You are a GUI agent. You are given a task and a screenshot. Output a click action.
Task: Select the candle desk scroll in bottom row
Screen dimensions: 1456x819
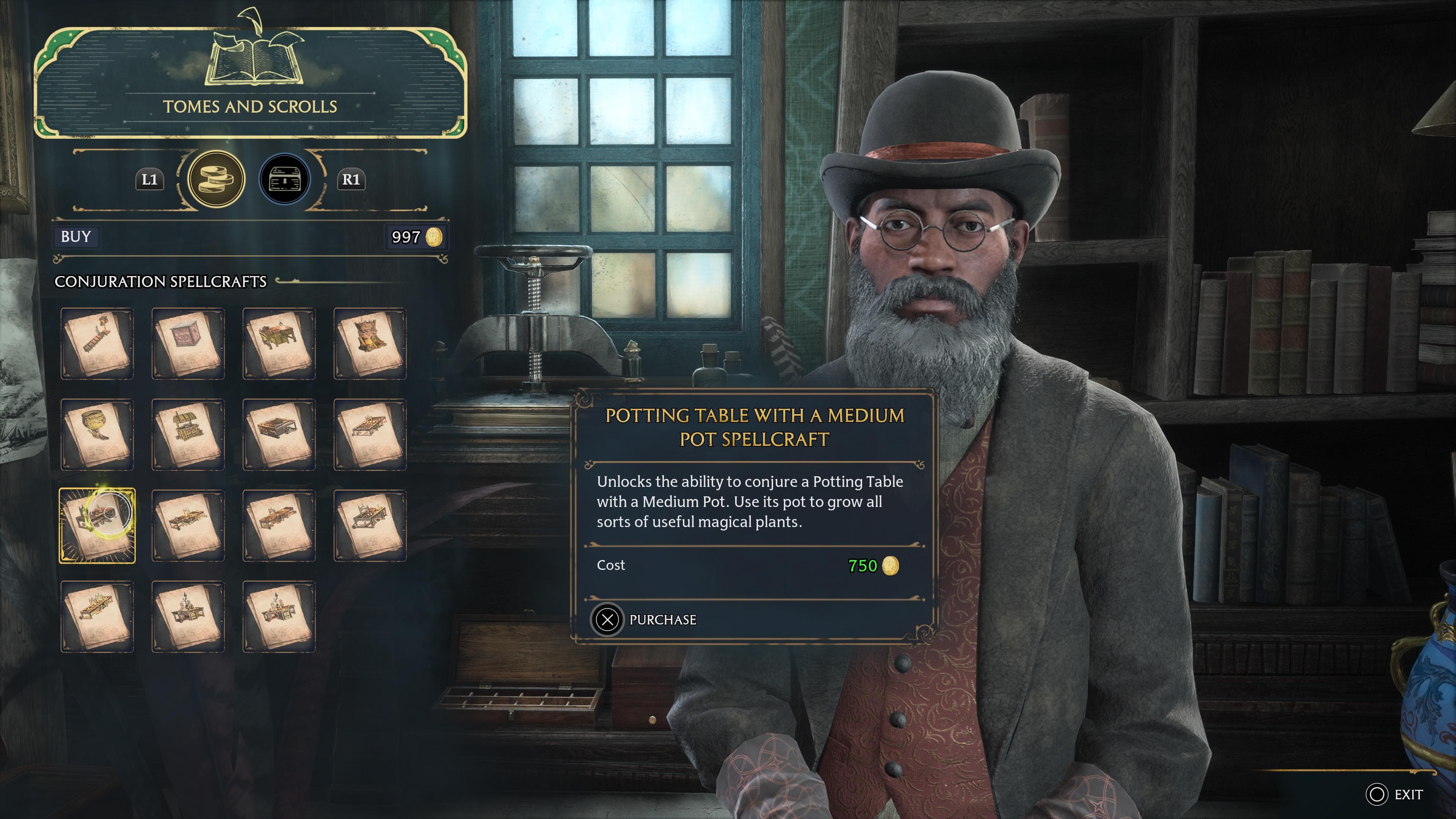[x=188, y=617]
